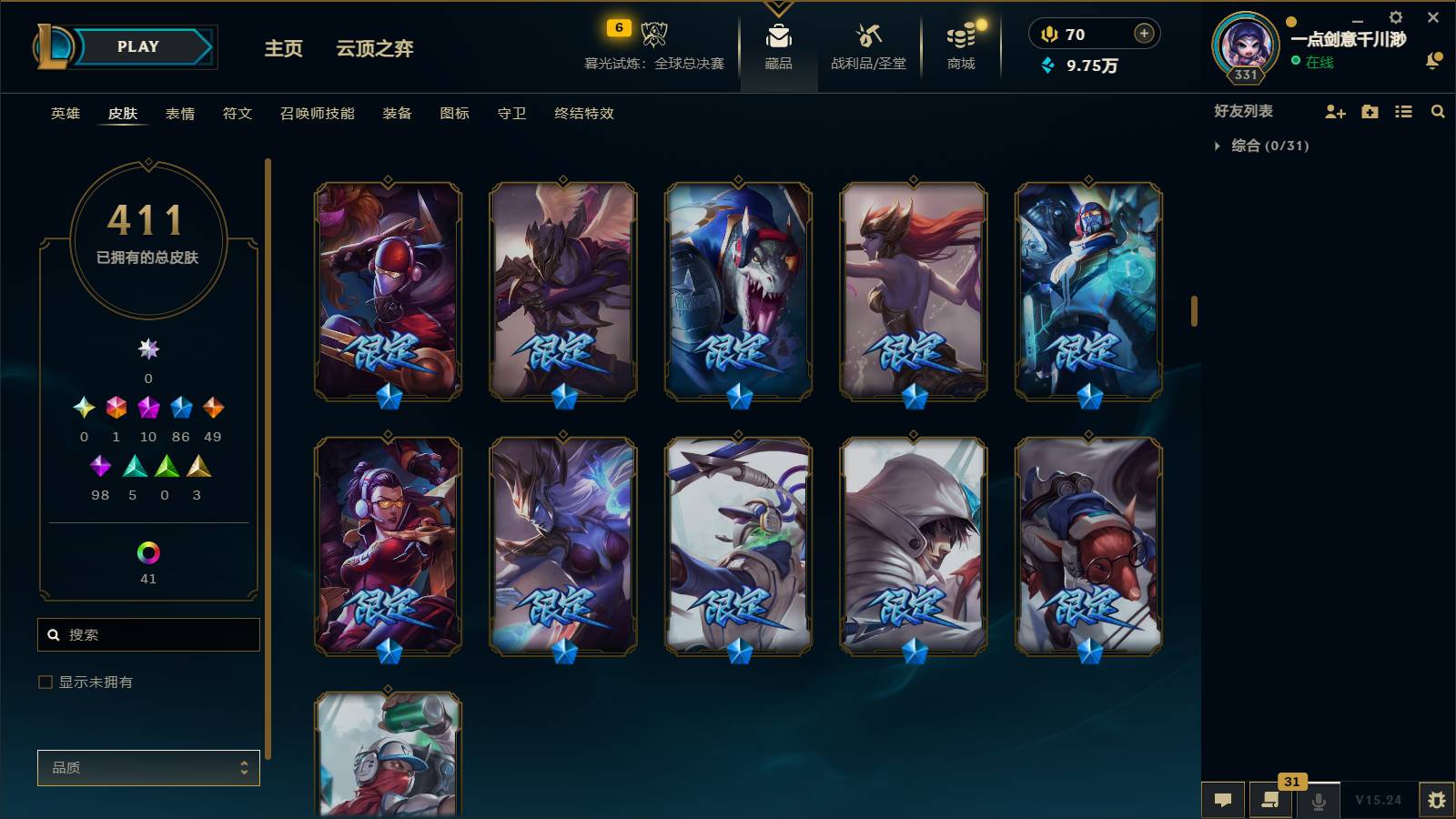Image resolution: width=1456 pixels, height=819 pixels.
Task: Click the bug report icon next to V15.24
Action: pyautogui.click(x=1438, y=800)
